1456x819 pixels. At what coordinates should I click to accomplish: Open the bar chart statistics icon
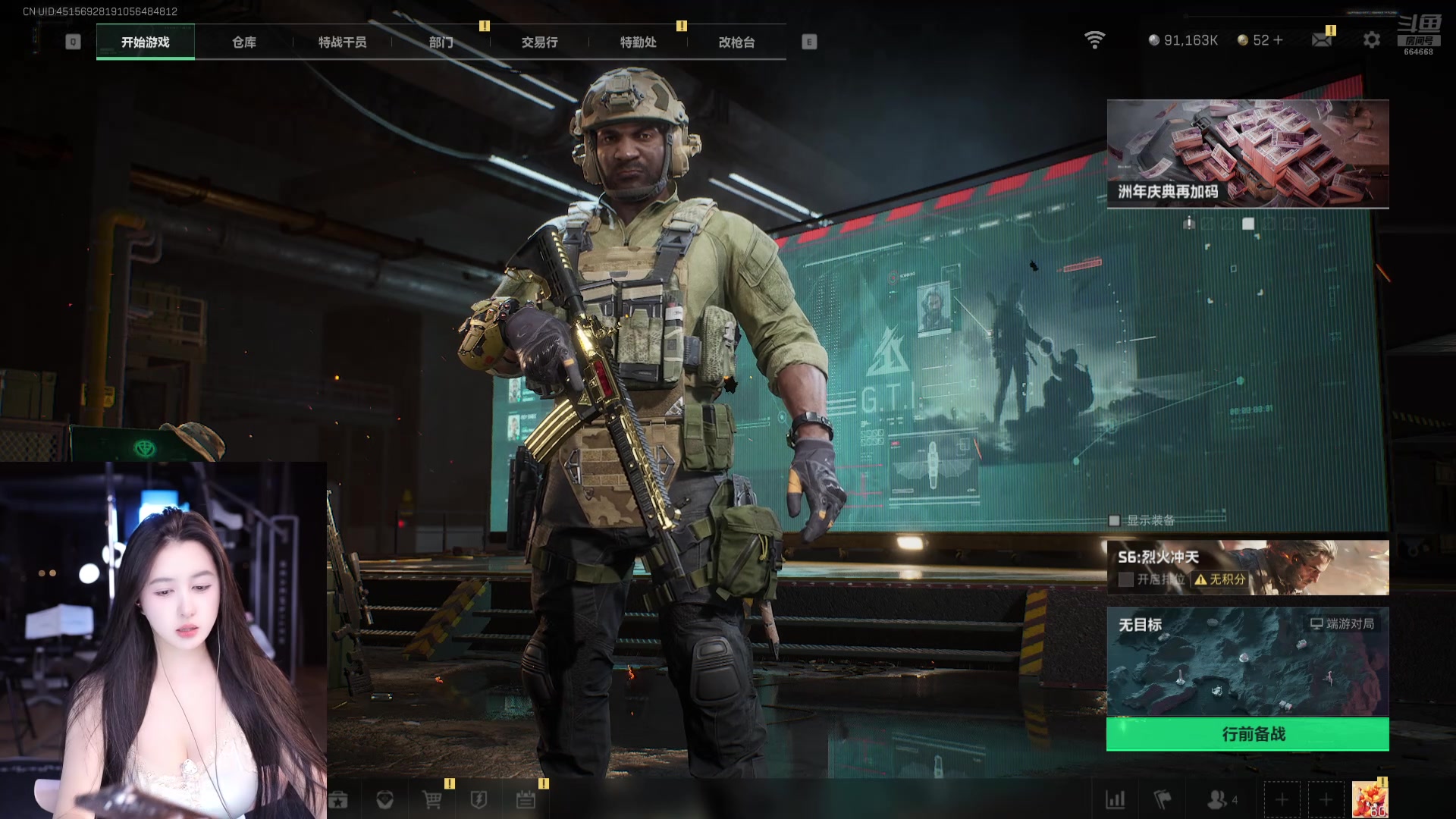tap(1116, 799)
